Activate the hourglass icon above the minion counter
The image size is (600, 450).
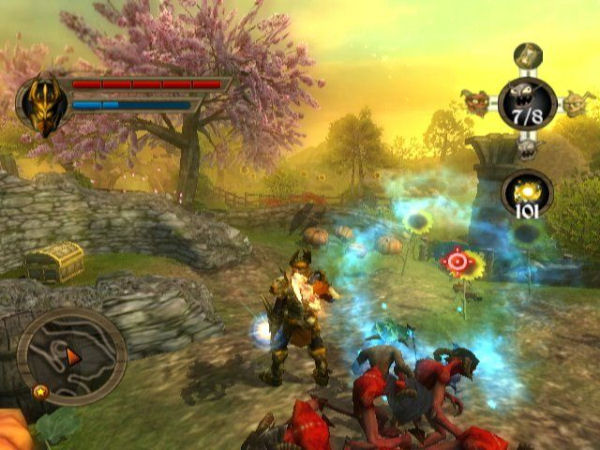pos(528,54)
